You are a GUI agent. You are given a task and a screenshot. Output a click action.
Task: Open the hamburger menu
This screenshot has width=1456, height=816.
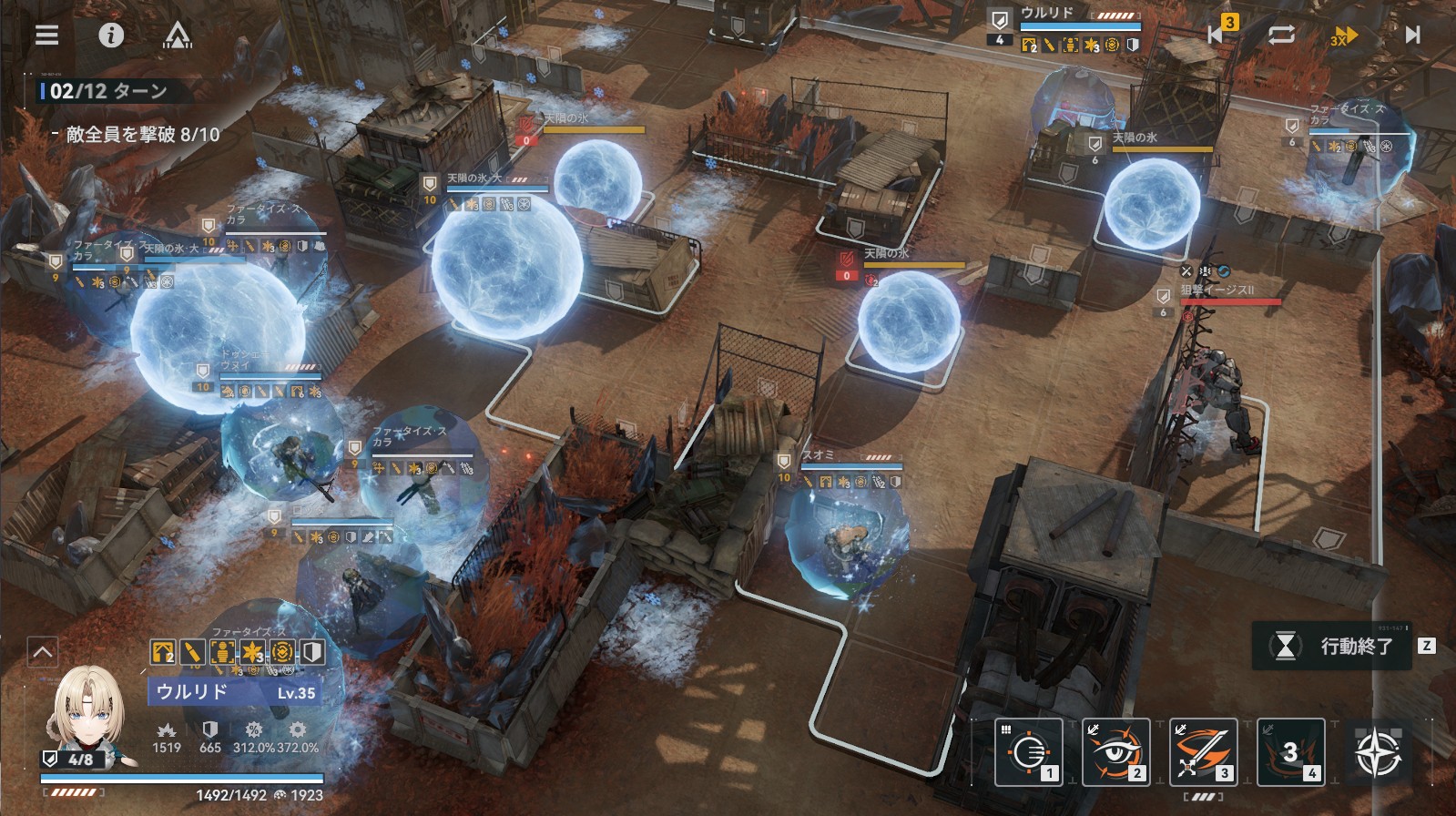pyautogui.click(x=46, y=36)
